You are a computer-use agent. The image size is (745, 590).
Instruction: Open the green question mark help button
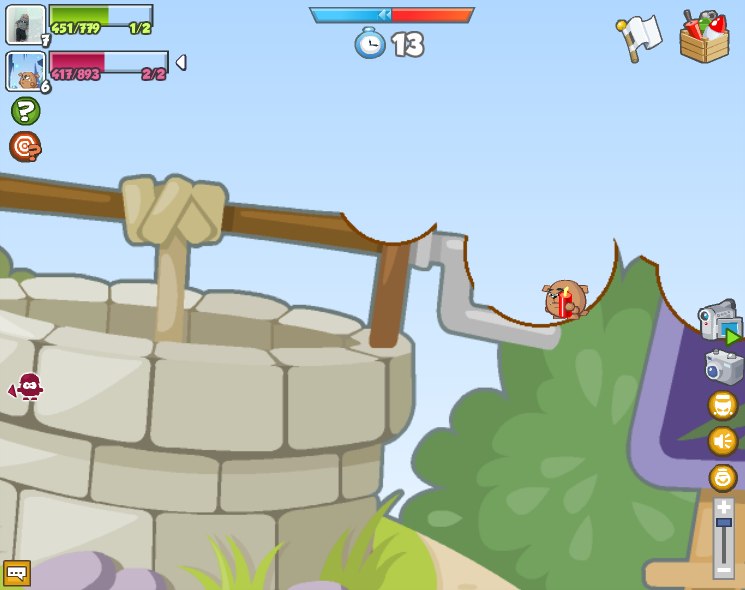pos(26,111)
